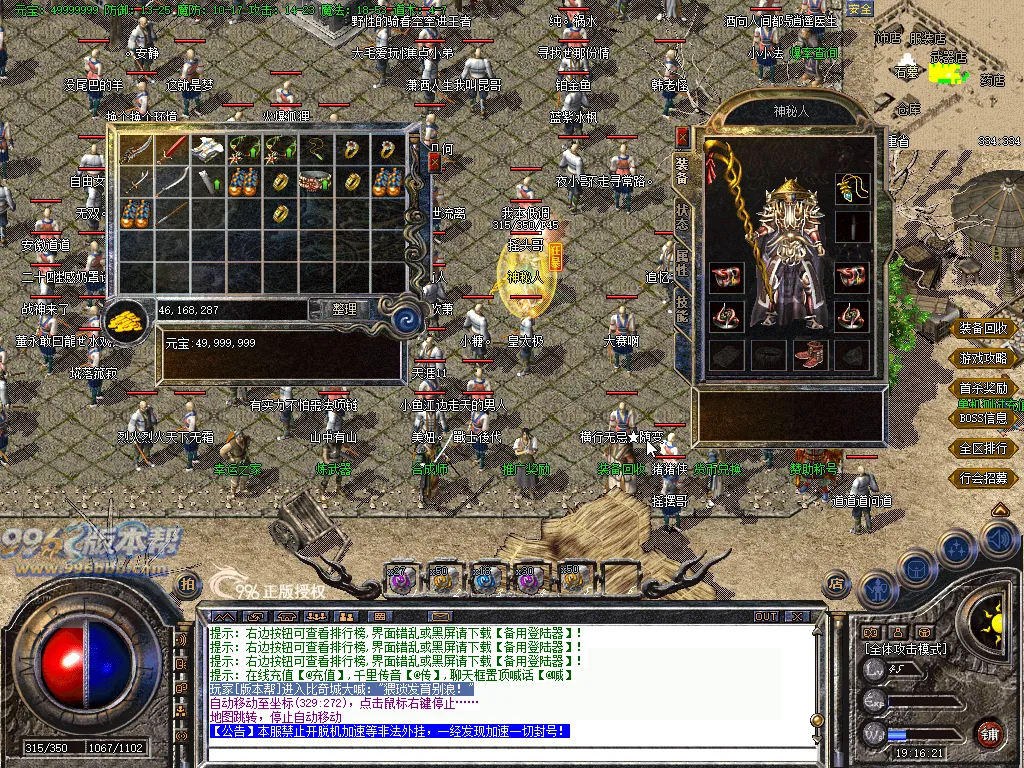Open 全区排行 server rankings
This screenshot has width=1024, height=768.
pyautogui.click(x=984, y=448)
